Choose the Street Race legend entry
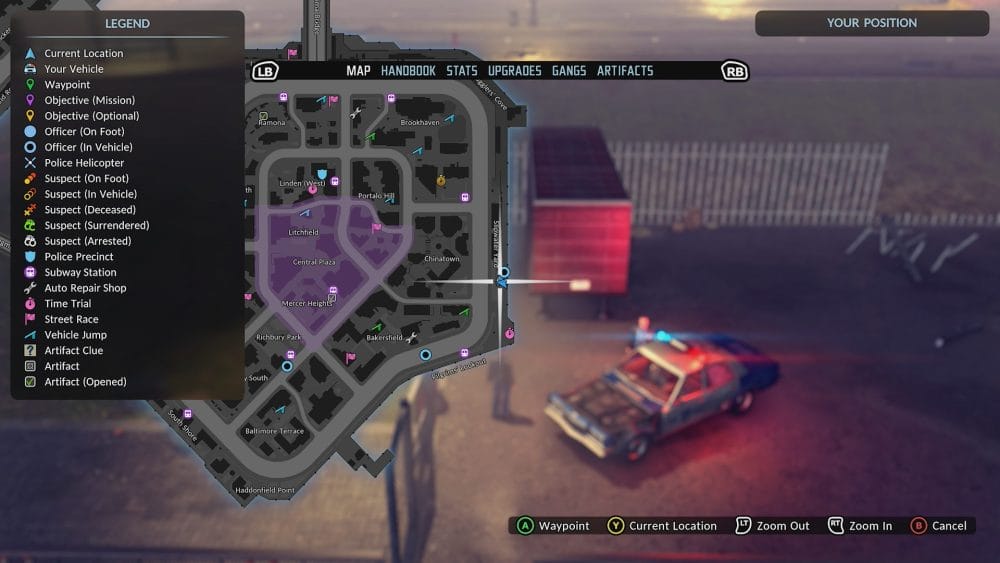 71,319
